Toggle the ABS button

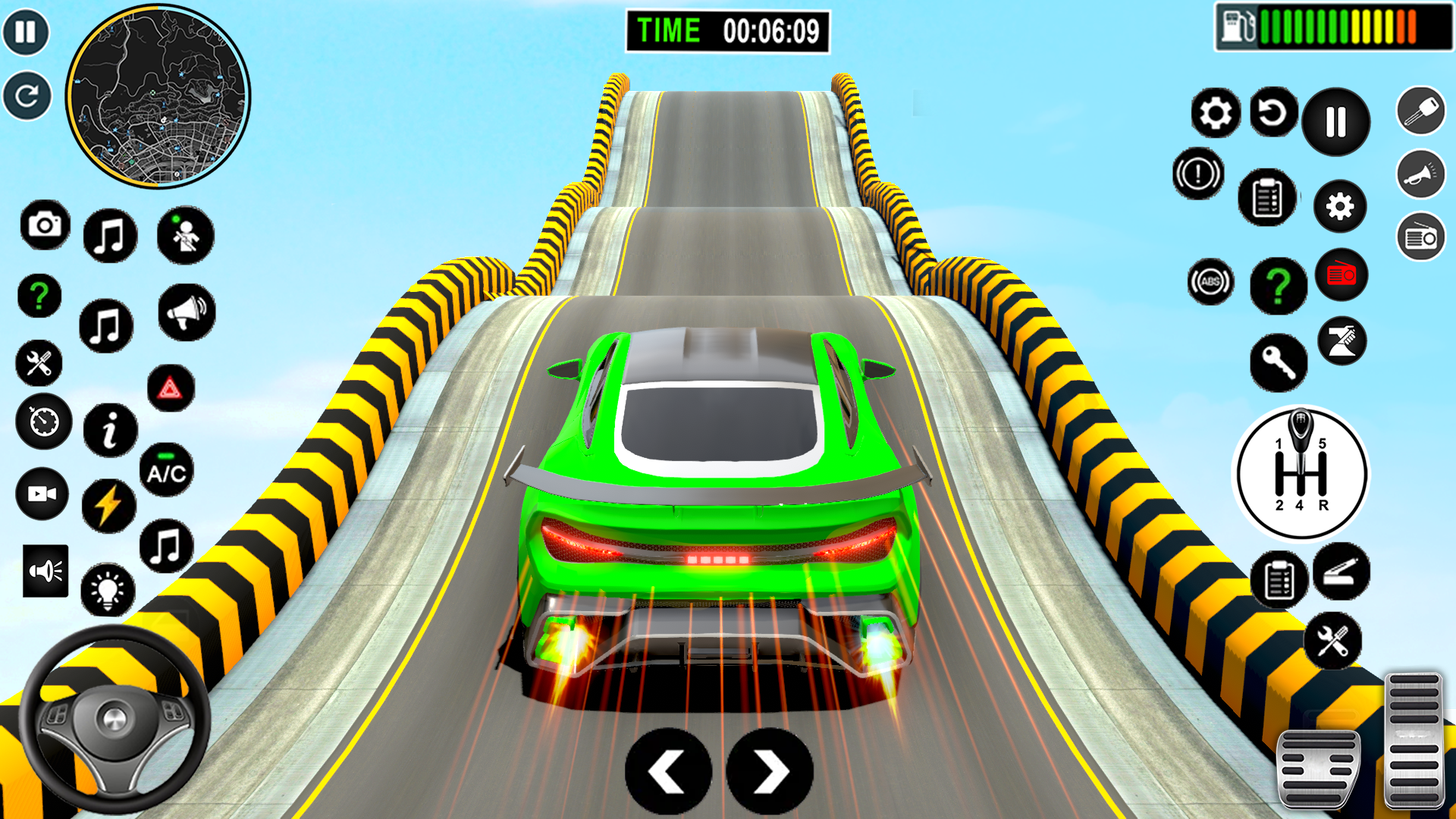tap(1210, 282)
